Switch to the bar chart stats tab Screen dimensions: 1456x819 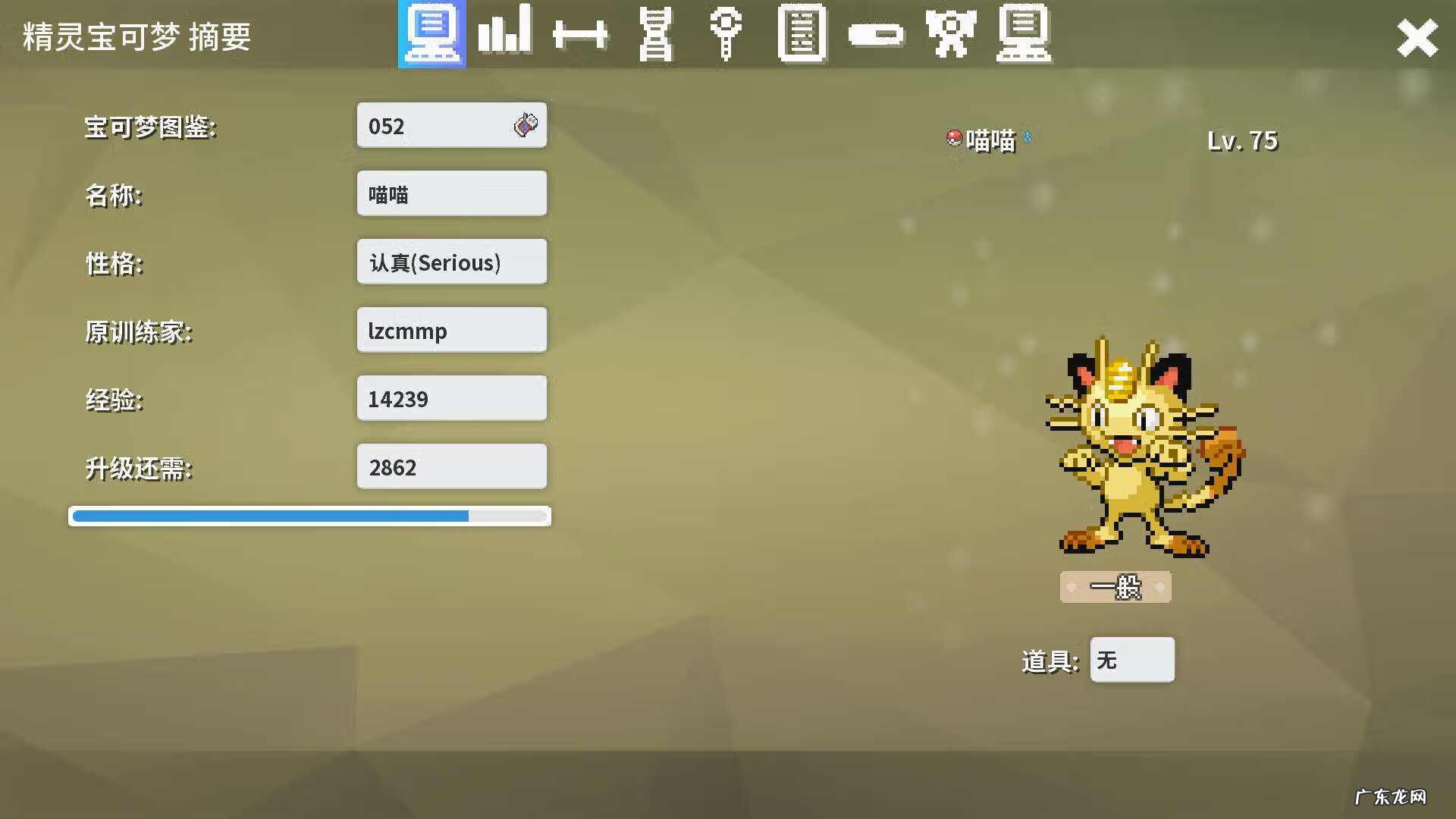(504, 33)
